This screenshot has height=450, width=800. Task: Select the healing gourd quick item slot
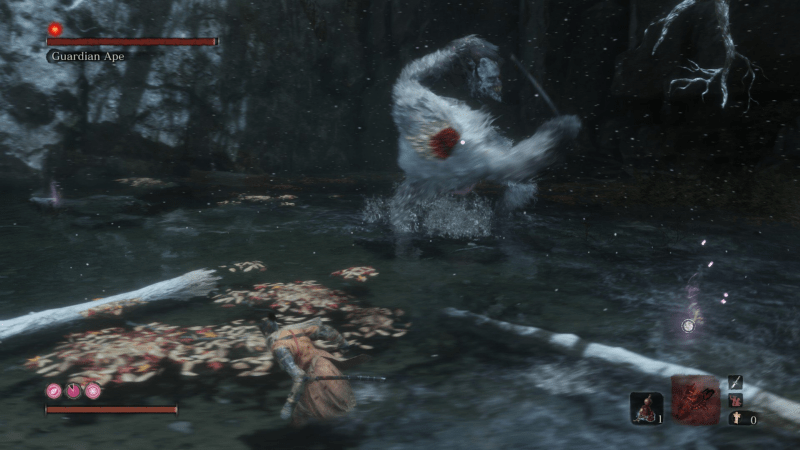click(645, 406)
